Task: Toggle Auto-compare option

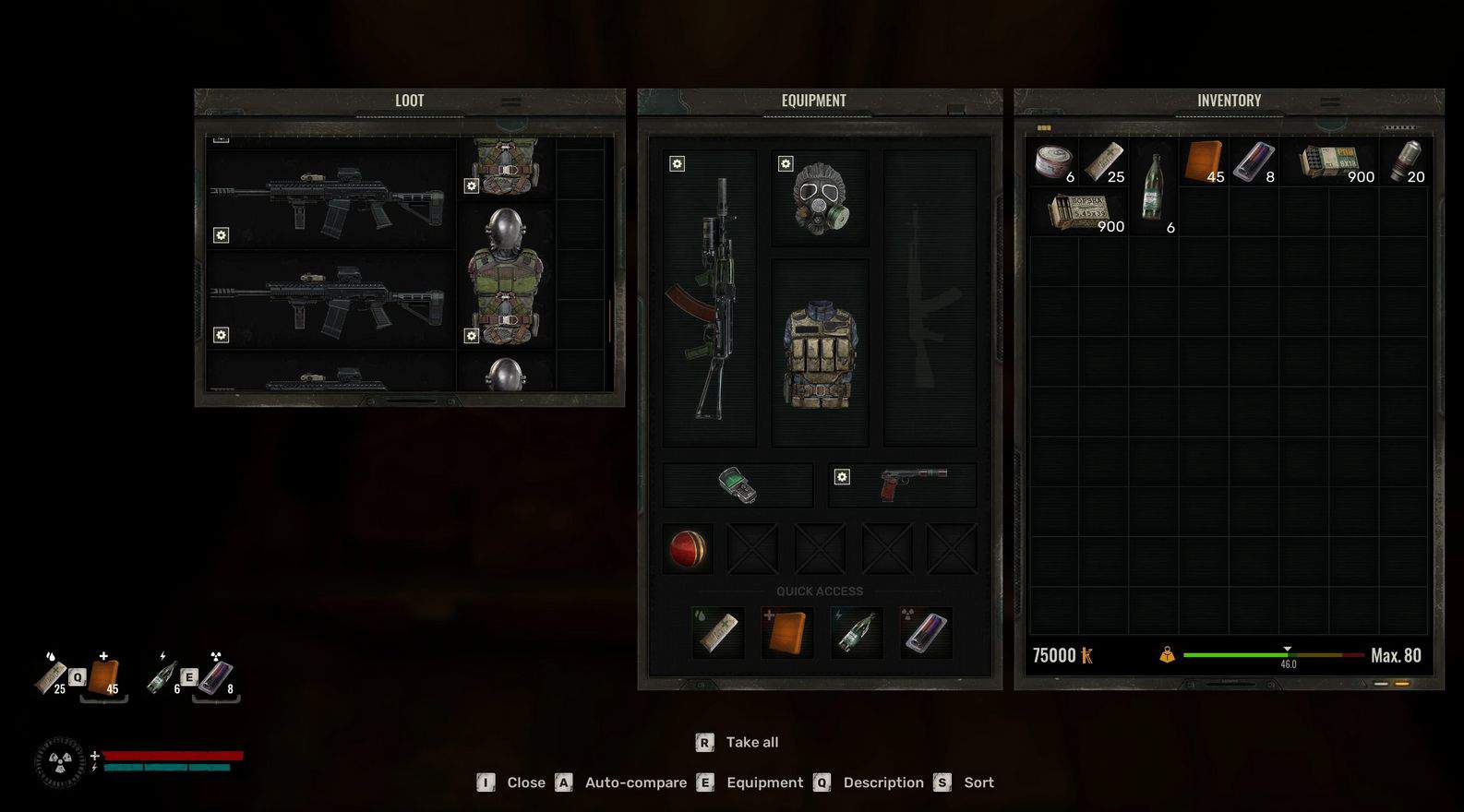Action: pyautogui.click(x=622, y=782)
